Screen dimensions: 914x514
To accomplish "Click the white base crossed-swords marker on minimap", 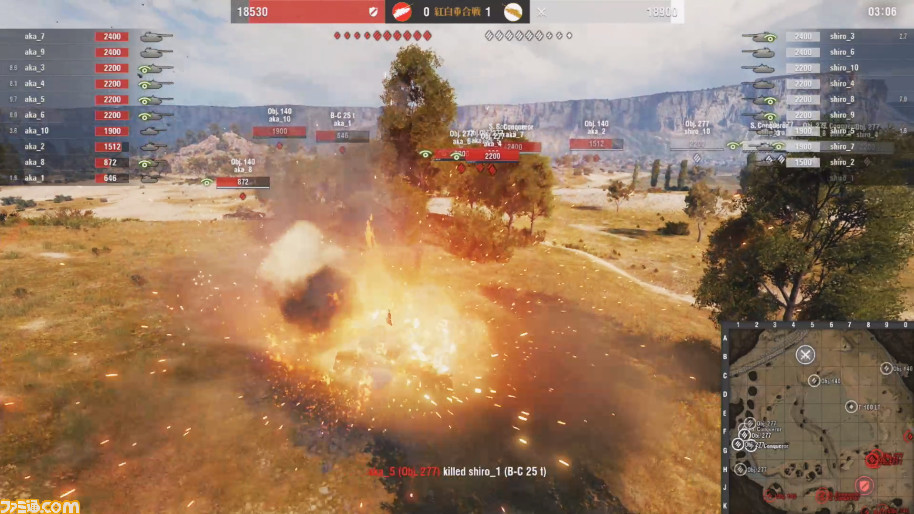I will pos(805,354).
